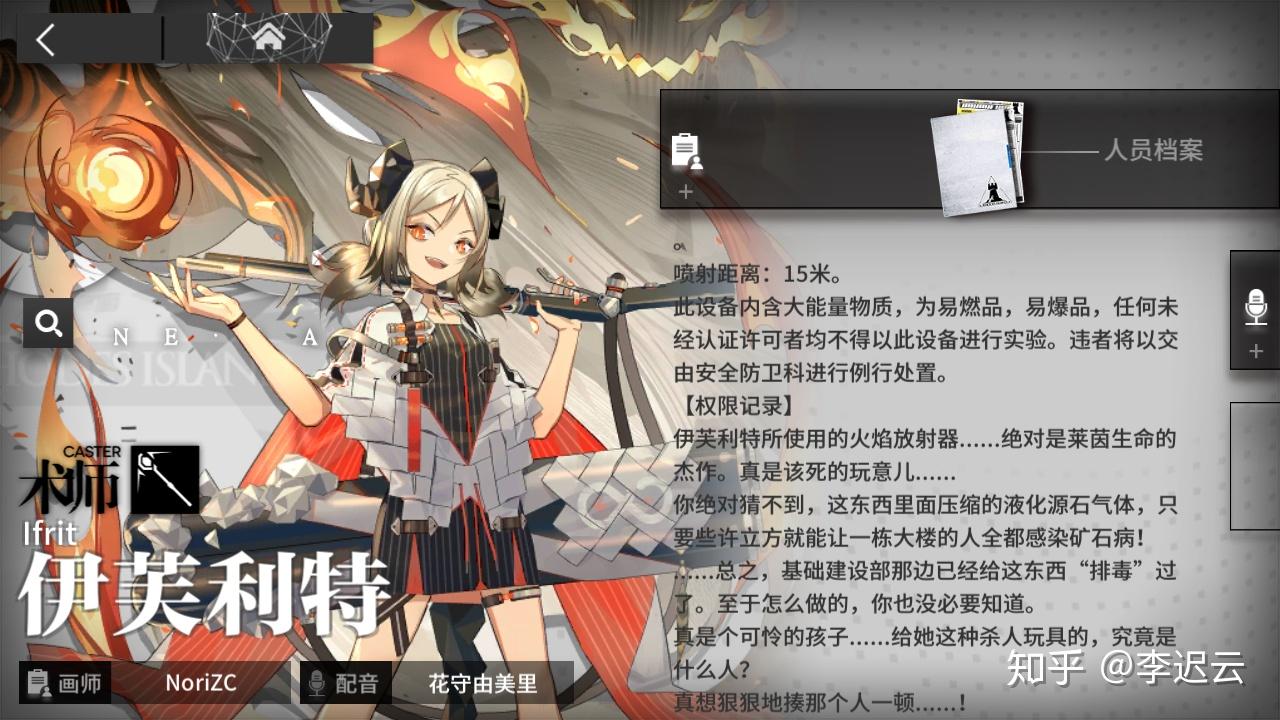The height and width of the screenshot is (720, 1280).
Task: Open the magnifier search icon on the left
Action: click(x=47, y=324)
